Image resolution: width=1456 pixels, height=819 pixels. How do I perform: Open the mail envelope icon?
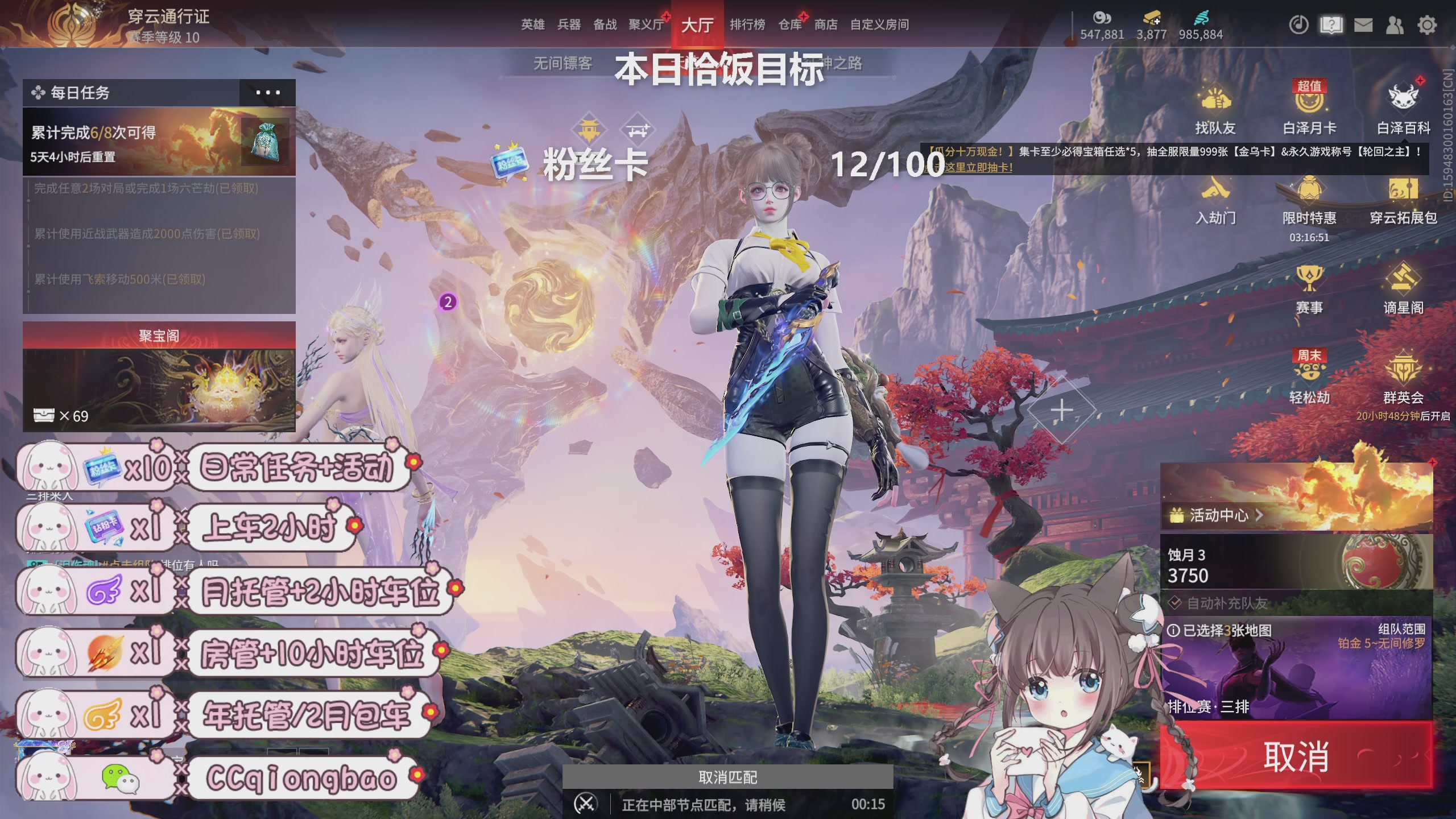[1363, 25]
